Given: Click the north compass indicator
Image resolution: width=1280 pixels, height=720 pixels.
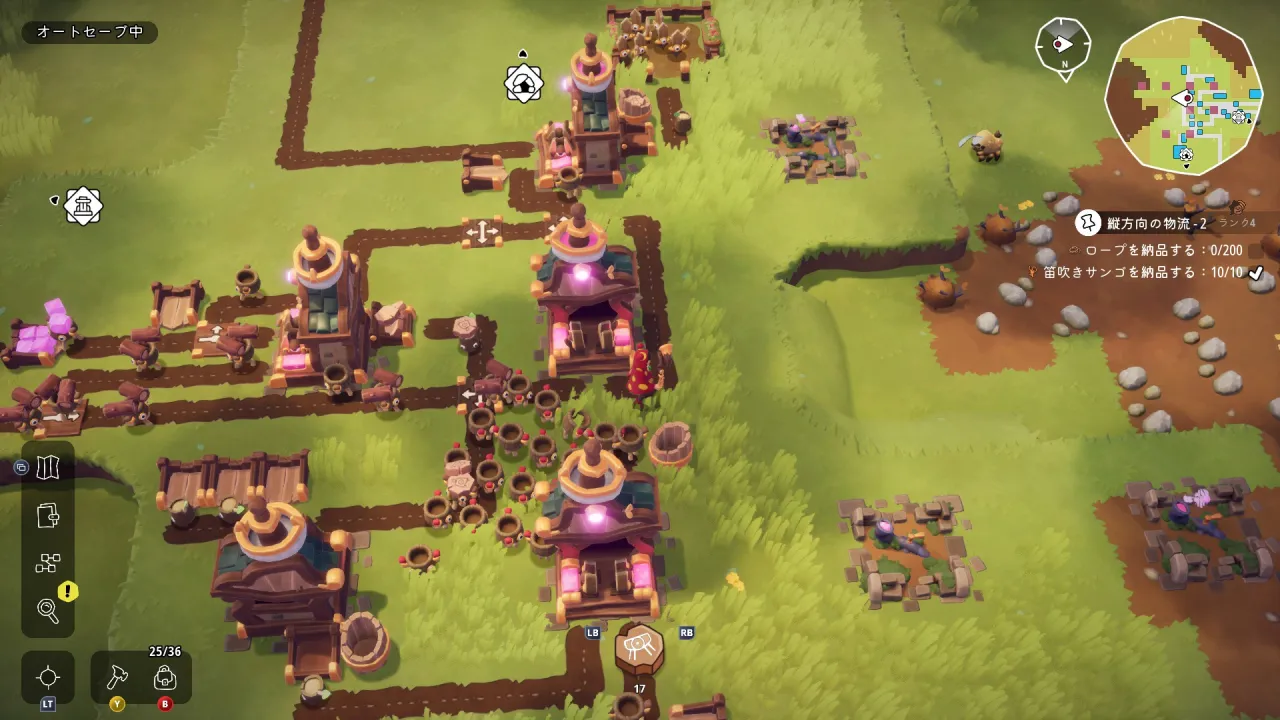Looking at the screenshot, I should click(x=1063, y=45).
